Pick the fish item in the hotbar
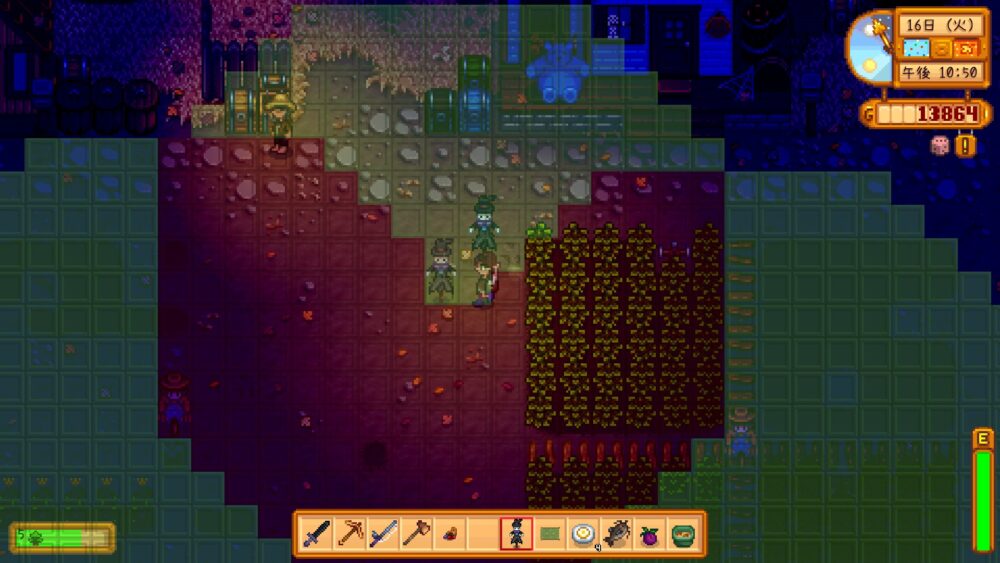 coord(616,534)
